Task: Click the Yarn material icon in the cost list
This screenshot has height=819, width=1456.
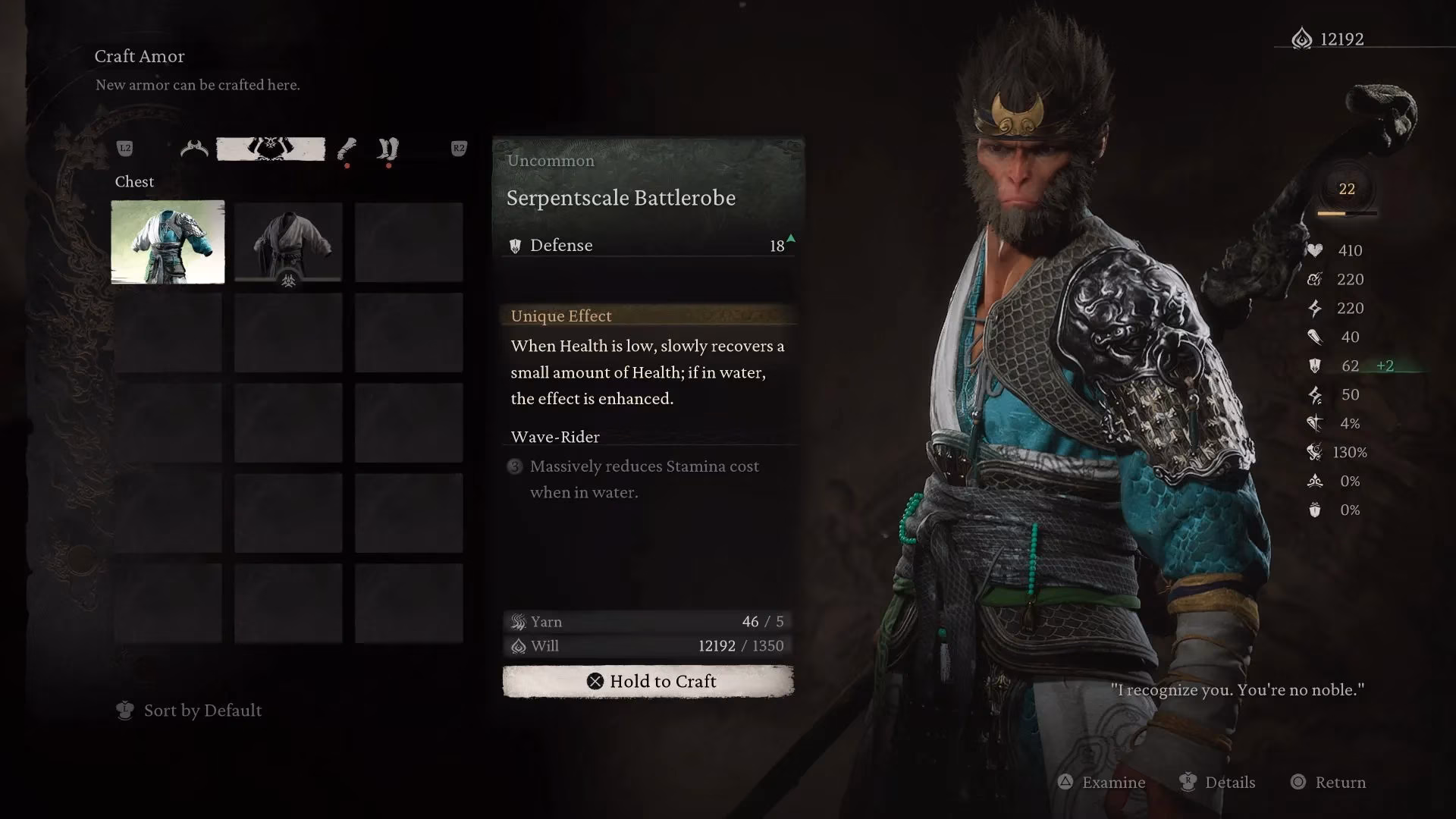Action: coord(518,622)
